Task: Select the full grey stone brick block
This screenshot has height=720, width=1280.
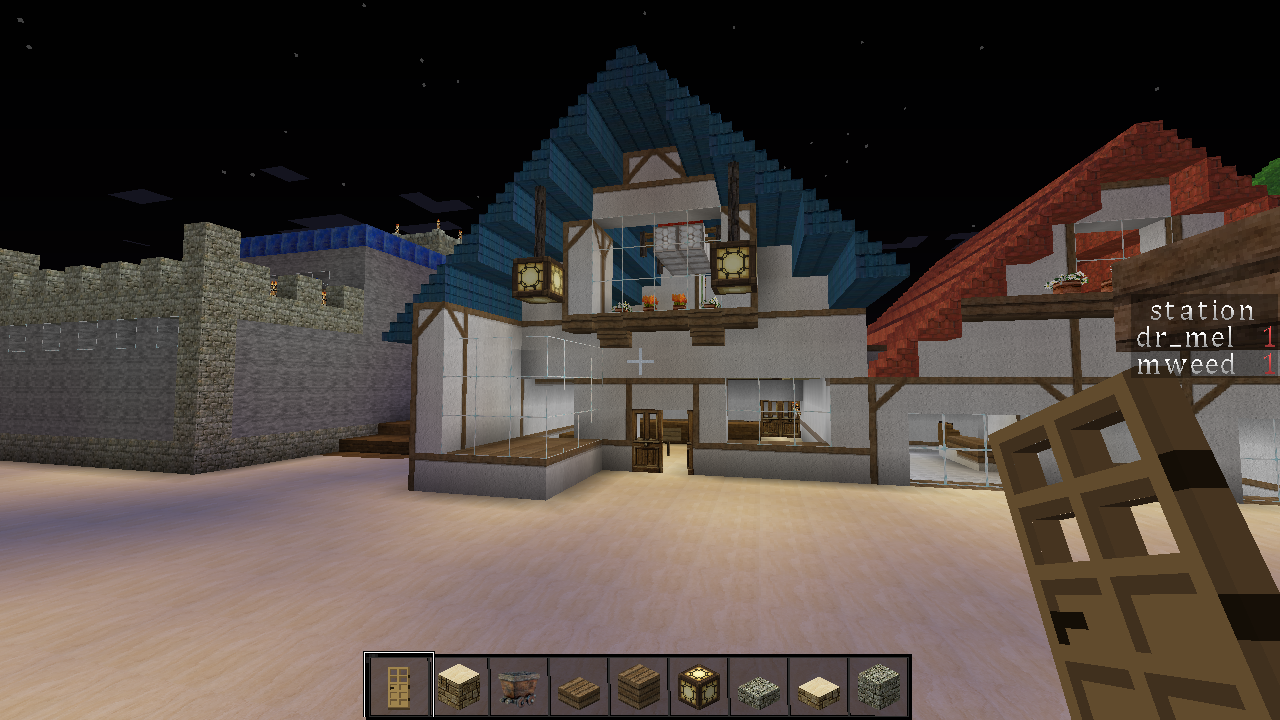Action: [x=879, y=686]
